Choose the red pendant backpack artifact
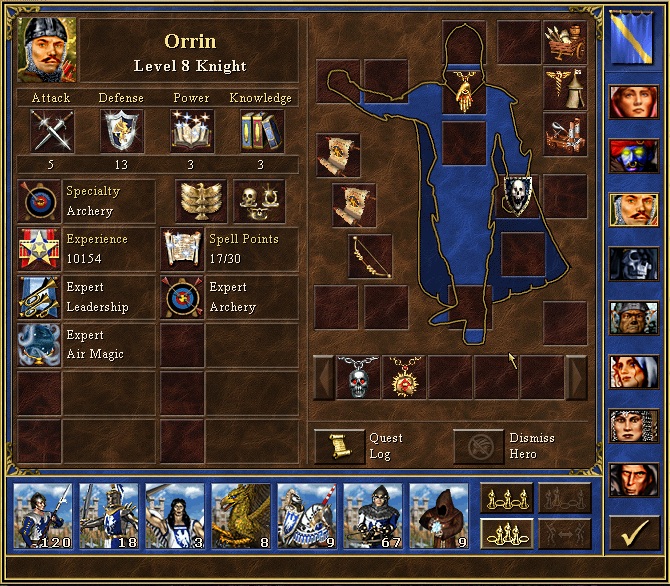The width and height of the screenshot is (670, 586). click(404, 377)
